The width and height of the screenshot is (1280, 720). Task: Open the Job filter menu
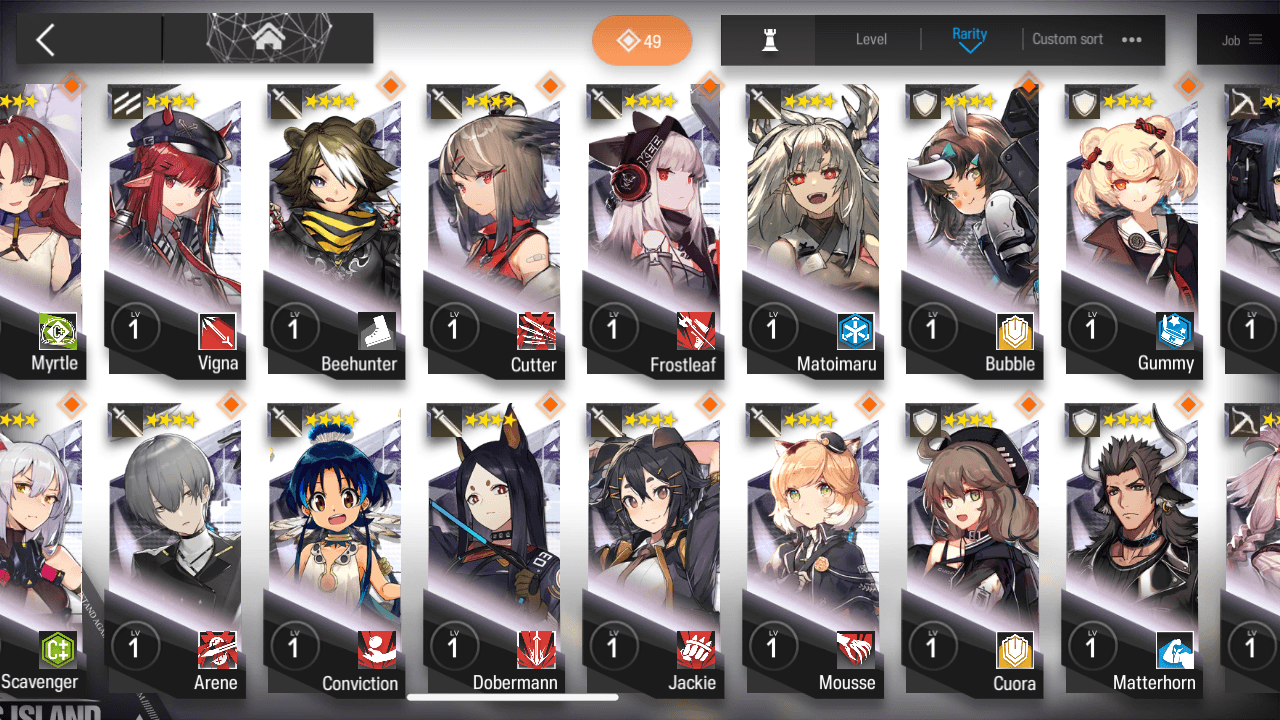pyautogui.click(x=1240, y=41)
